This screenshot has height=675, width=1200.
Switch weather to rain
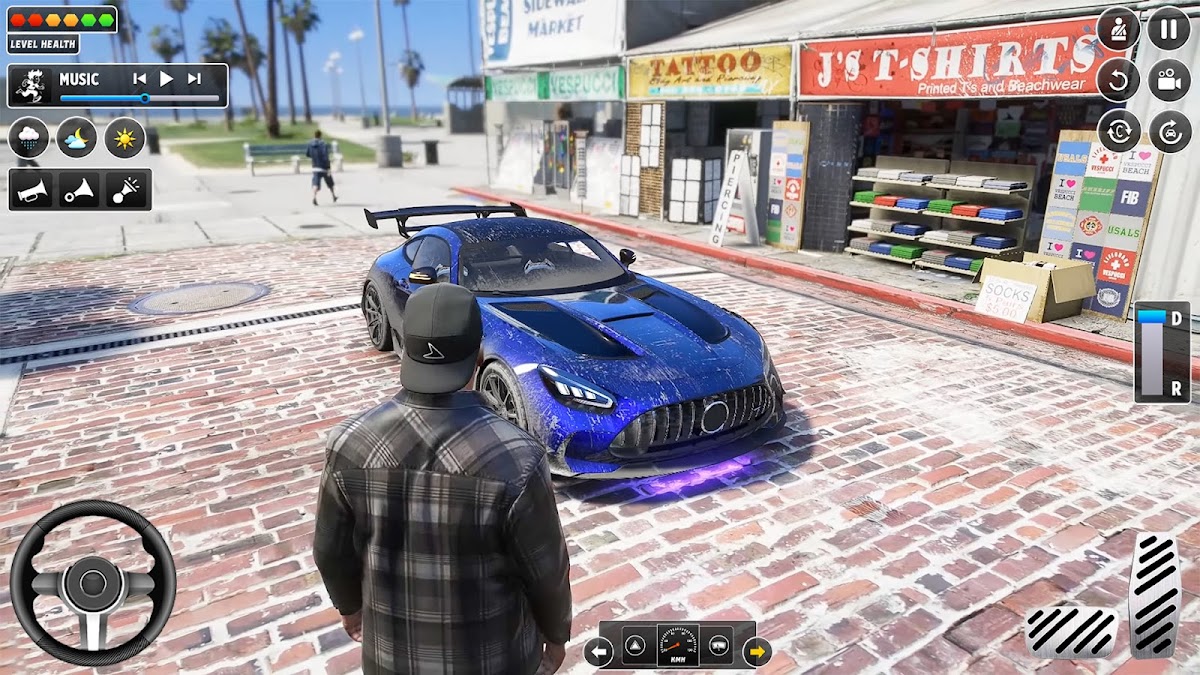[29, 138]
